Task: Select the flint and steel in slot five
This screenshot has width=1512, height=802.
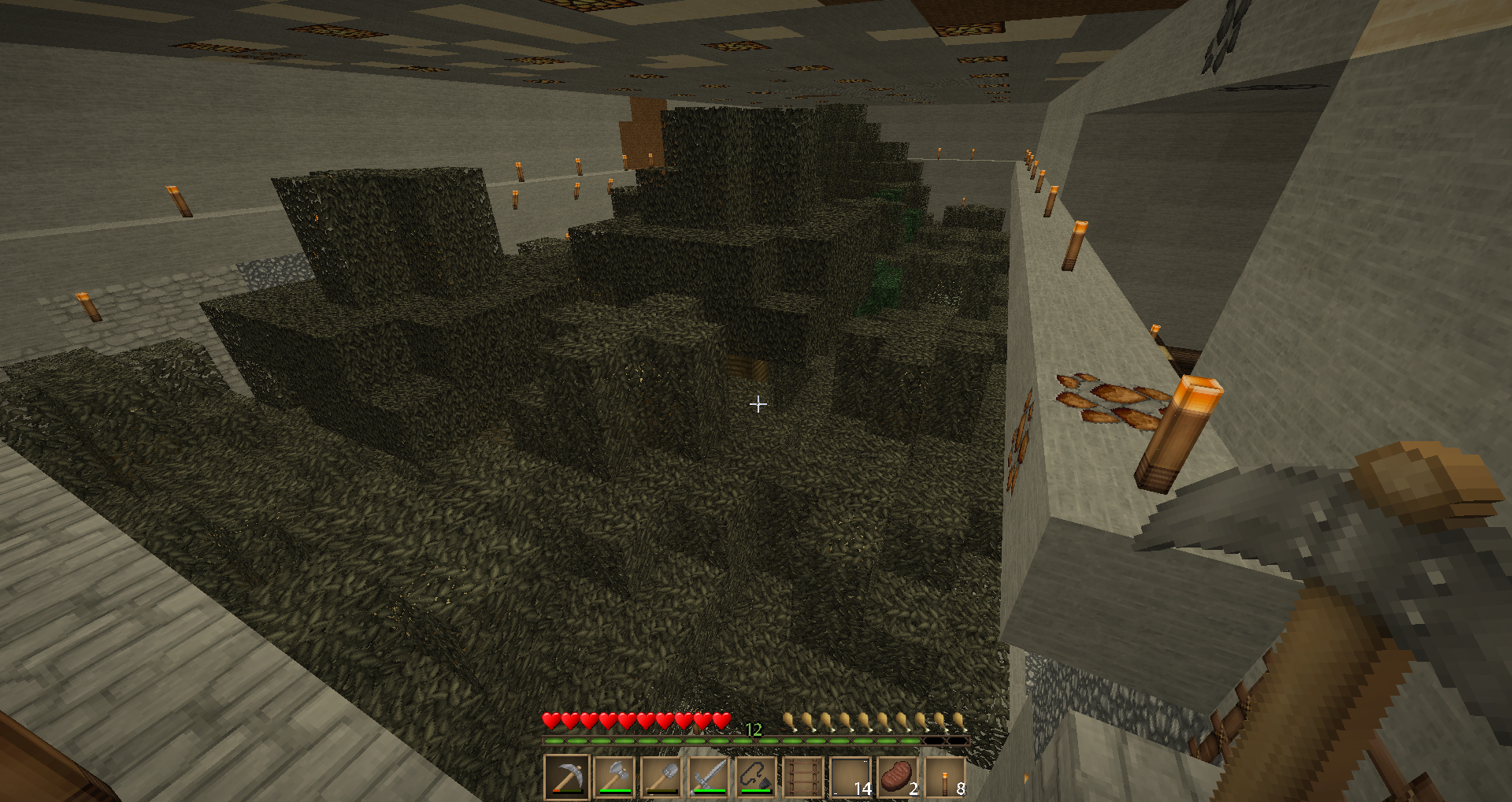Action: tap(757, 776)
